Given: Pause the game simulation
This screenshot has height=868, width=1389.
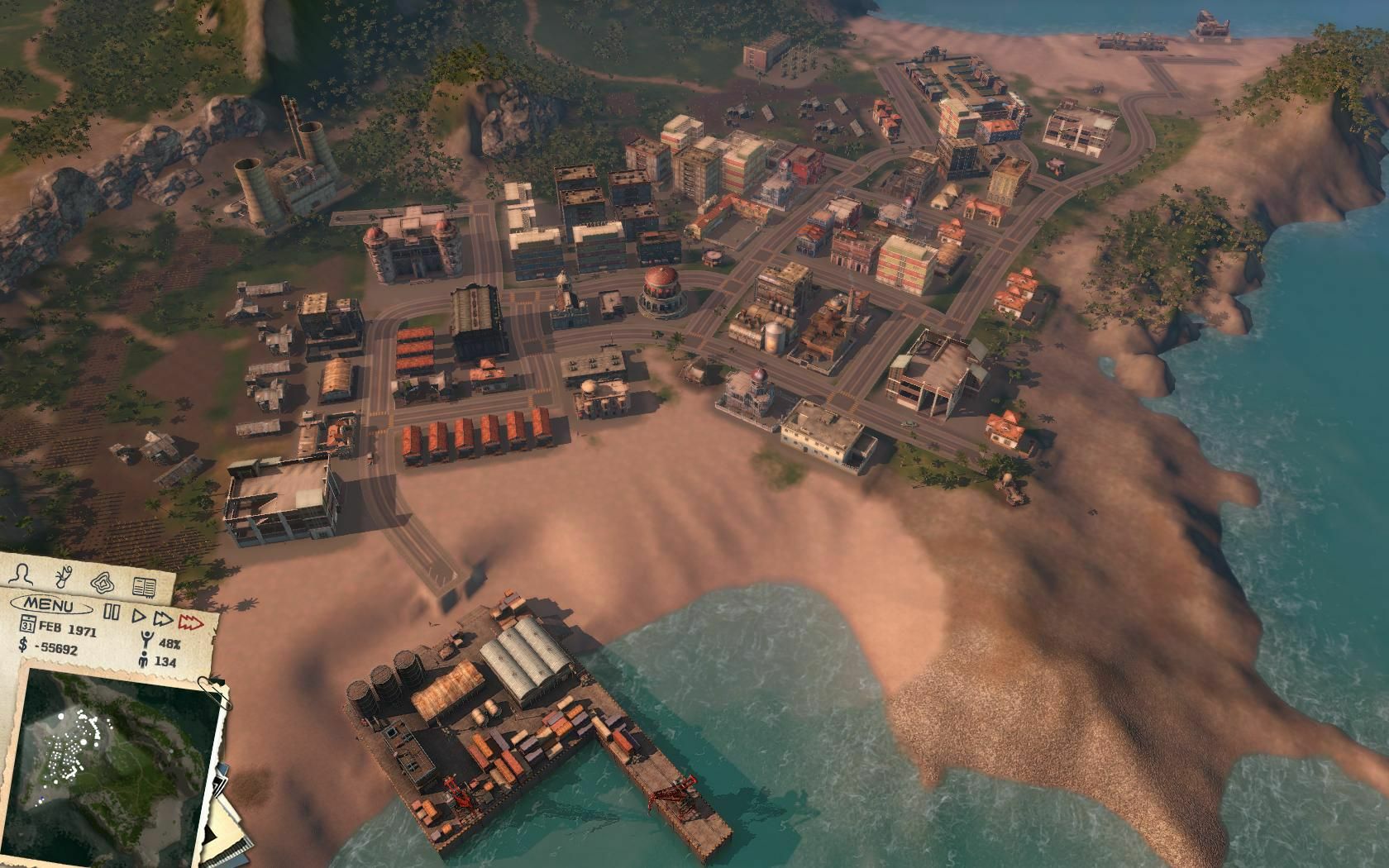Looking at the screenshot, I should tap(110, 611).
